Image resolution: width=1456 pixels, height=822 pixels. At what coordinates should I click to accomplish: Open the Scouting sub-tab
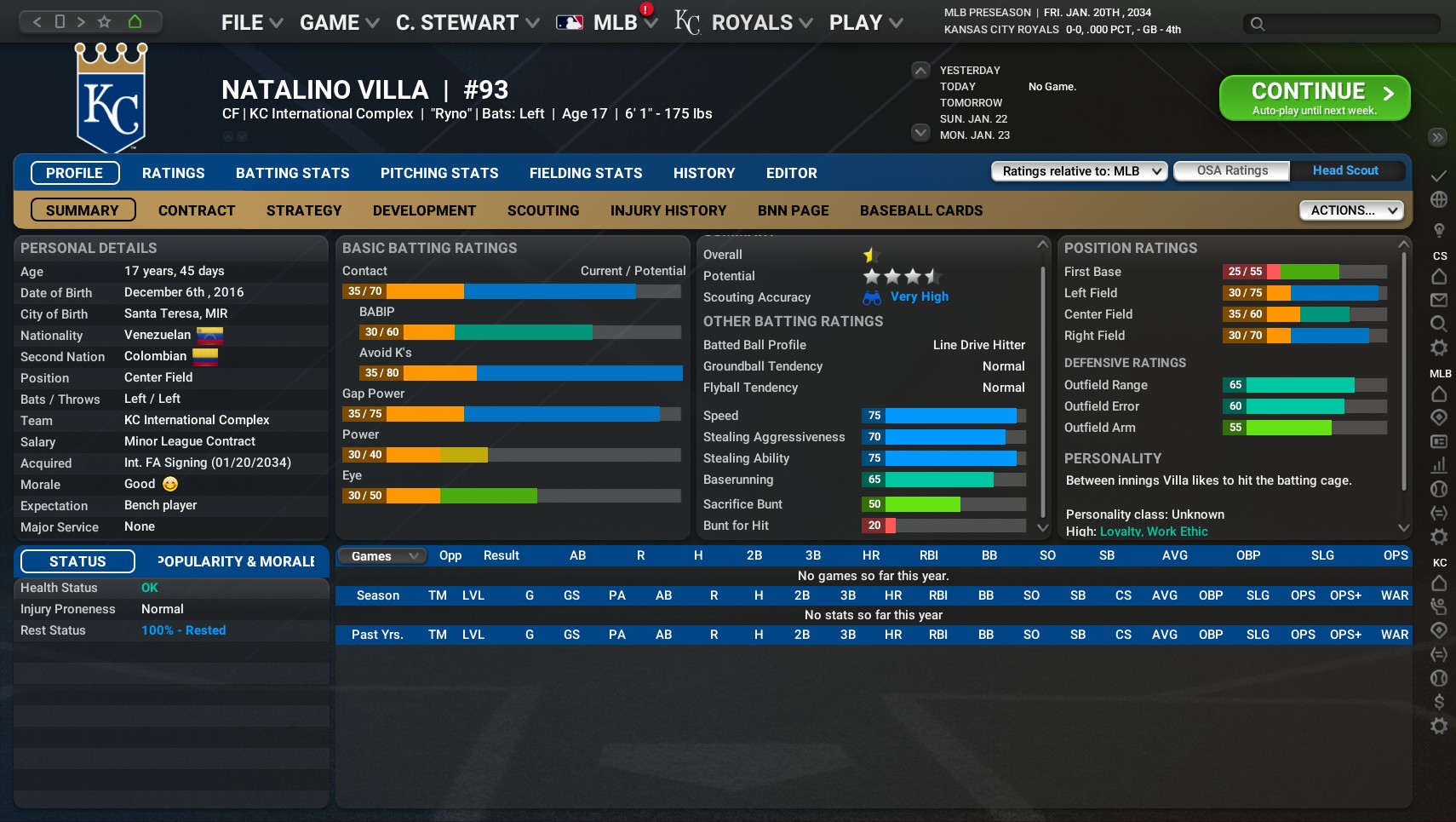[542, 210]
